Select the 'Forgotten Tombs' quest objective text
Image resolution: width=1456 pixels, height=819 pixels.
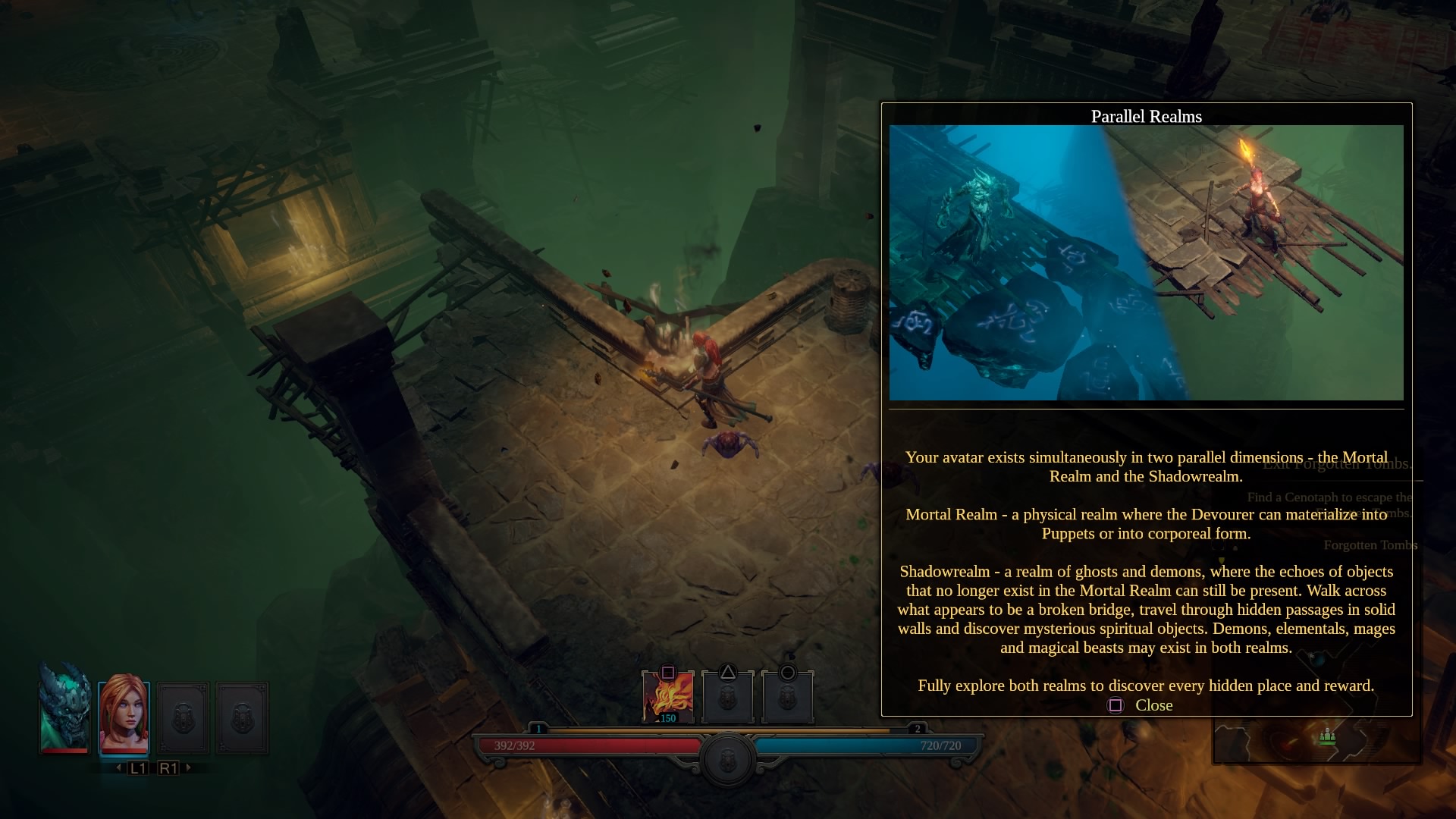tap(1370, 544)
